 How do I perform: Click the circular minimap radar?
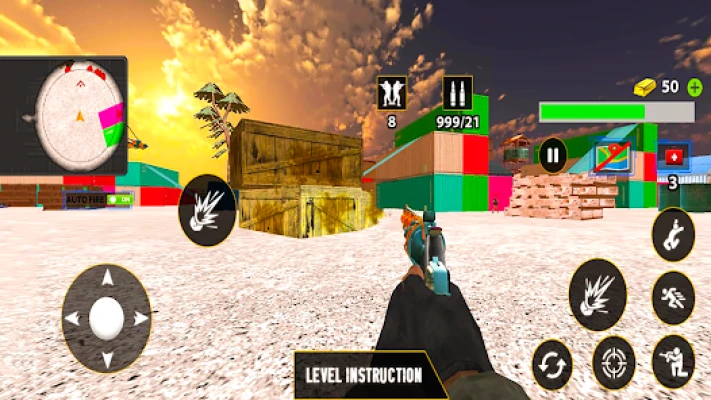(79, 117)
